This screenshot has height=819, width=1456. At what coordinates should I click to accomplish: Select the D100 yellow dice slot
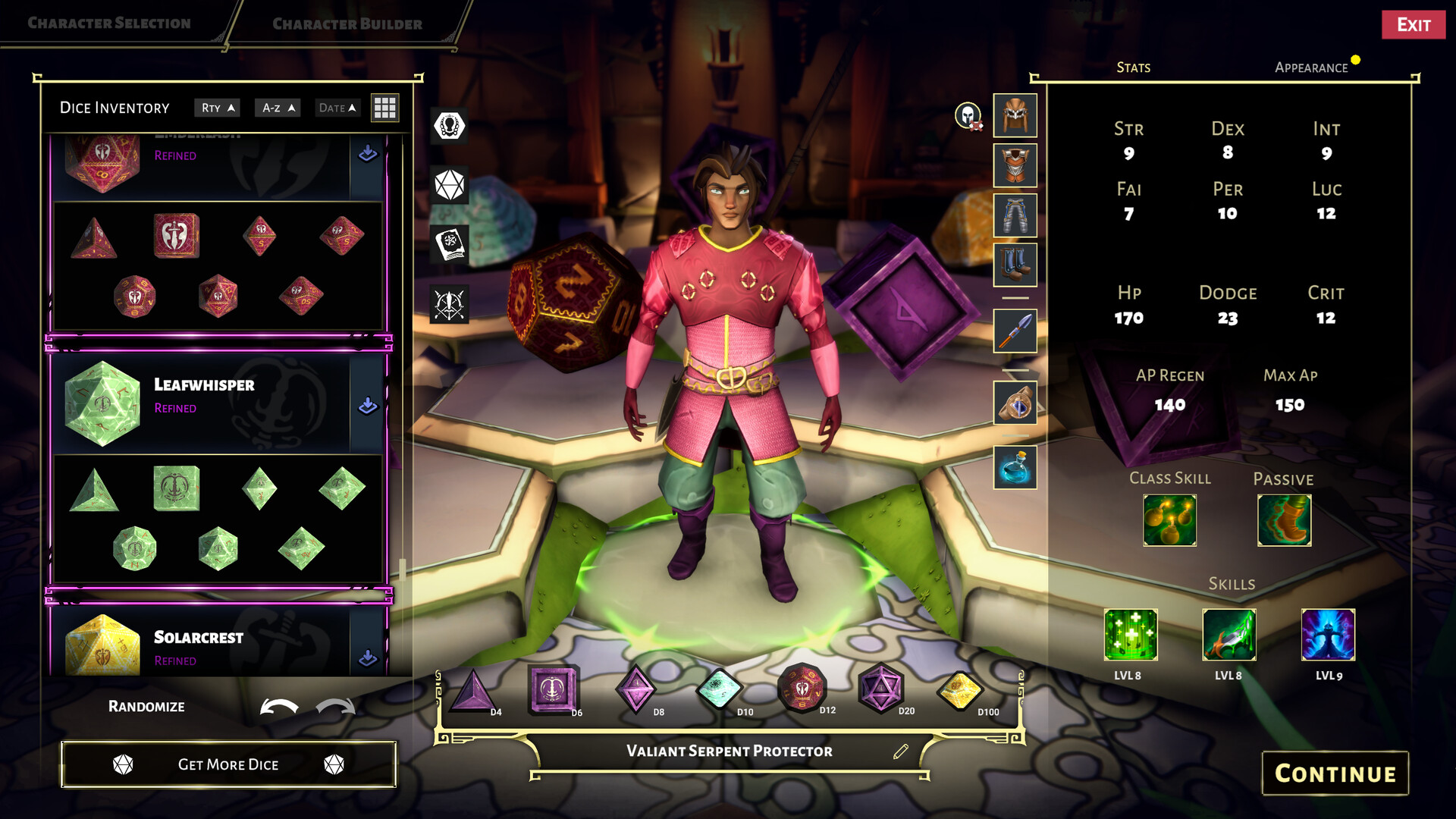point(960,691)
